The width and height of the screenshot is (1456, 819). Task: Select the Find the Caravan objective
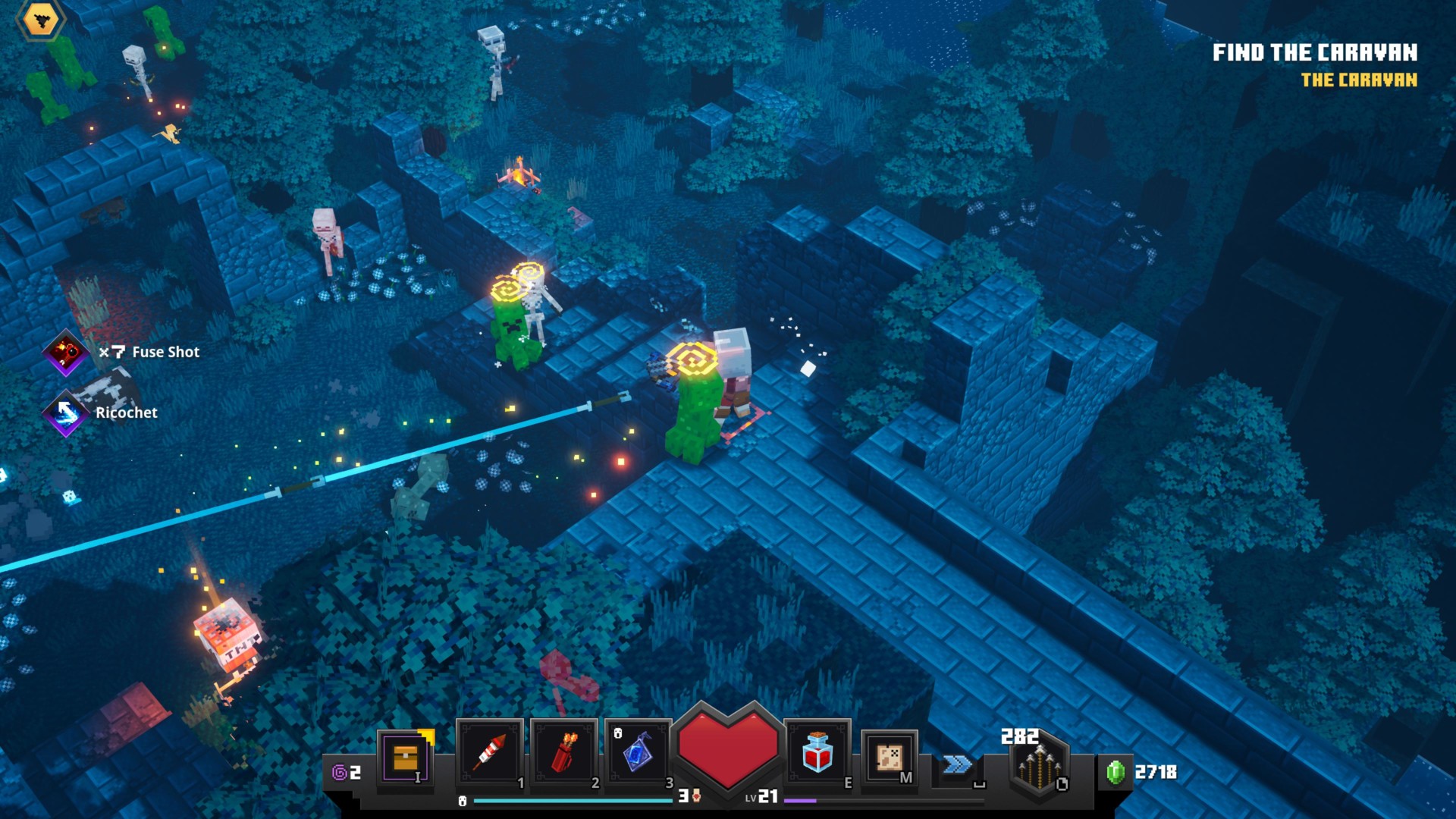[x=1314, y=52]
